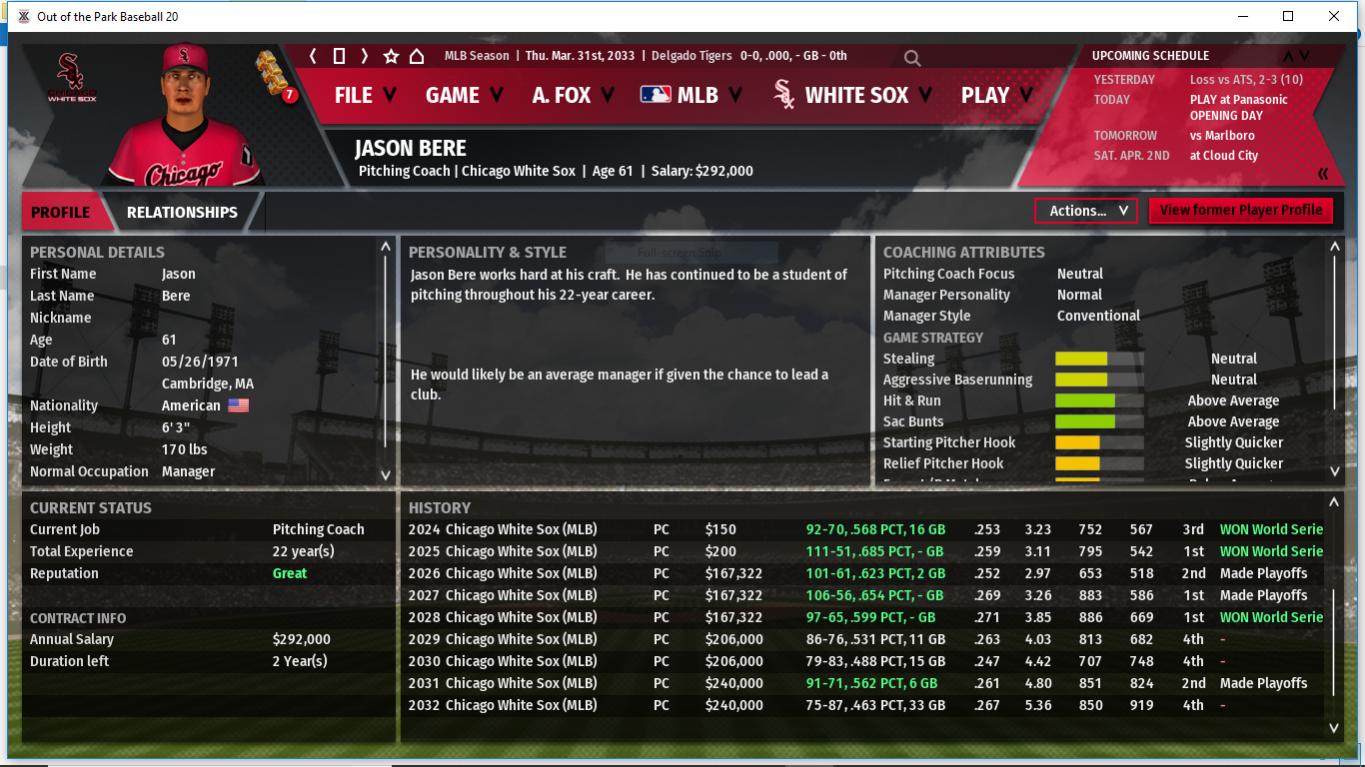The height and width of the screenshot is (767, 1365).
Task: Go to the home screen icon
Action: pos(417,56)
